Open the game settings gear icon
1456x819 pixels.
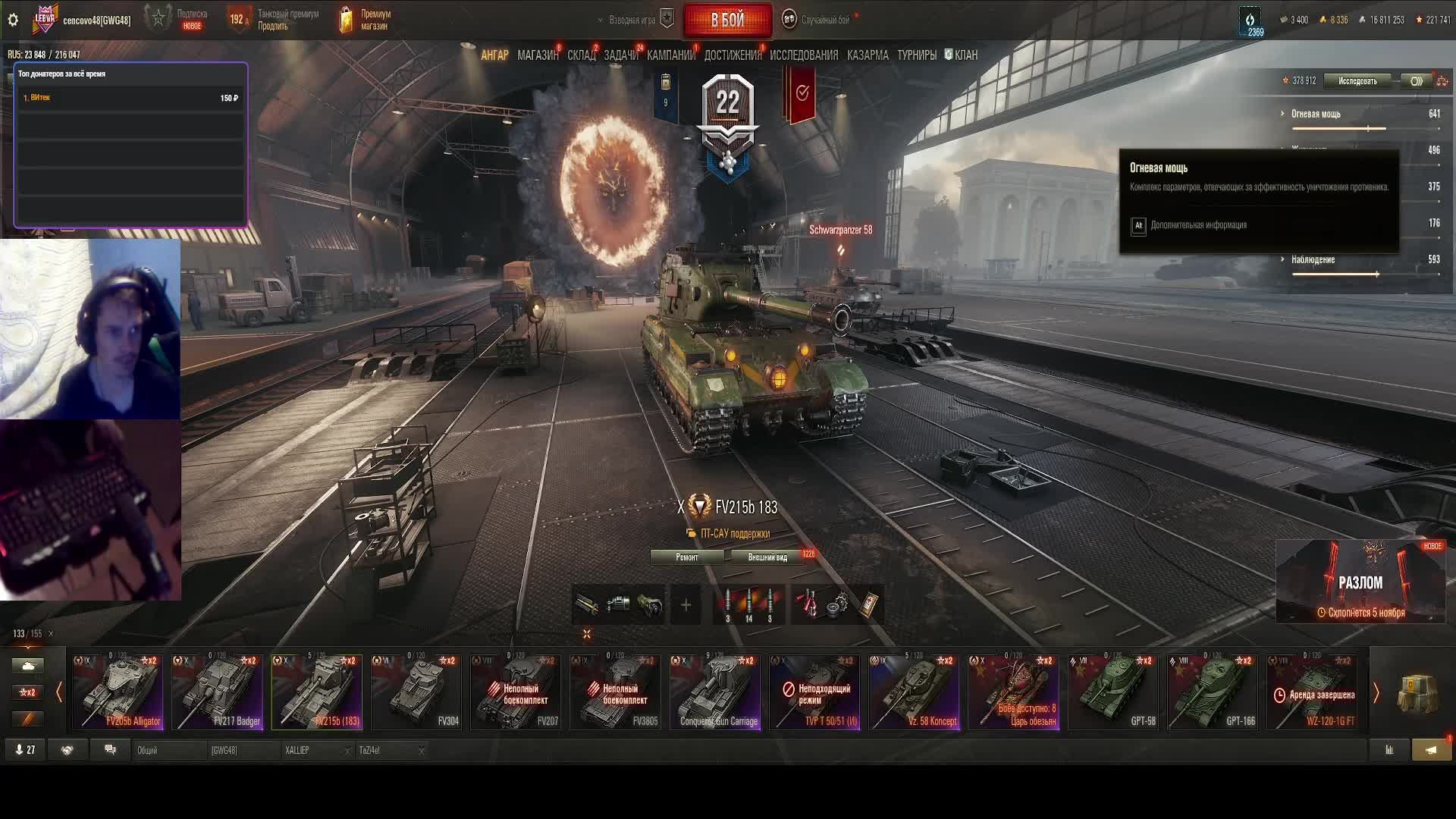13,20
